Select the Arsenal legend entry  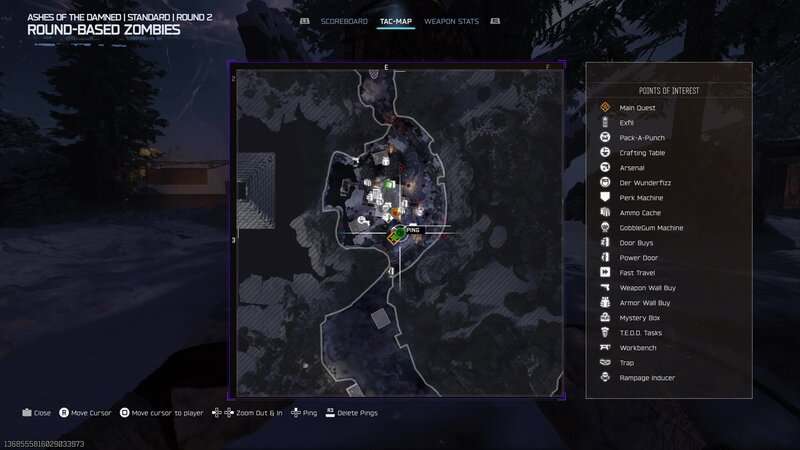pyautogui.click(x=632, y=168)
